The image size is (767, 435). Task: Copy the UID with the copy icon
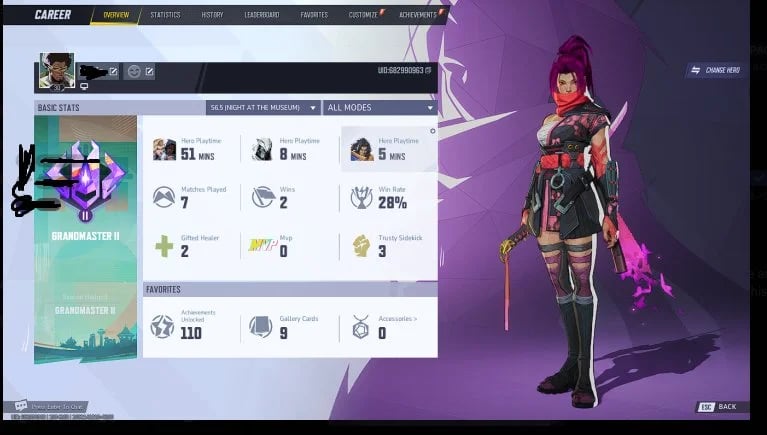[429, 71]
